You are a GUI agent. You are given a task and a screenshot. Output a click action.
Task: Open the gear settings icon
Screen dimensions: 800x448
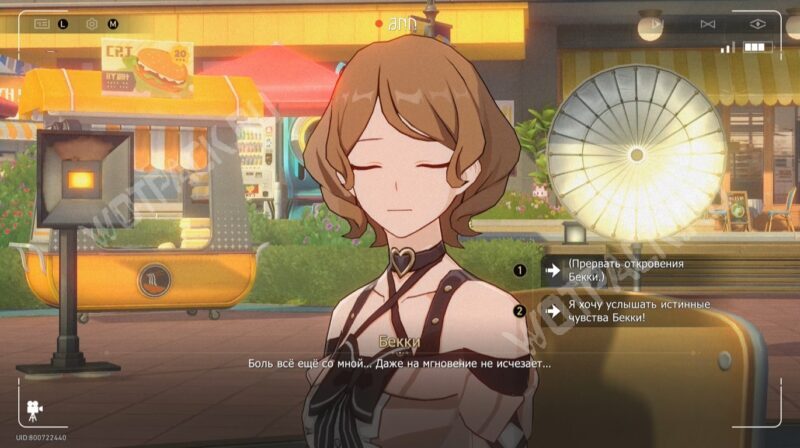click(92, 22)
